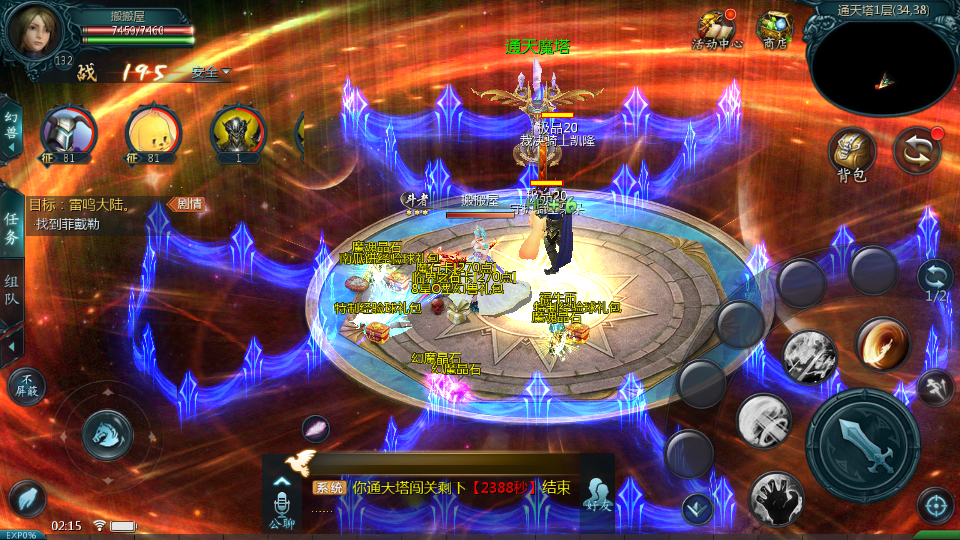The height and width of the screenshot is (540, 960).
Task: Switch to the 任务 quest tab
Action: click(x=11, y=228)
